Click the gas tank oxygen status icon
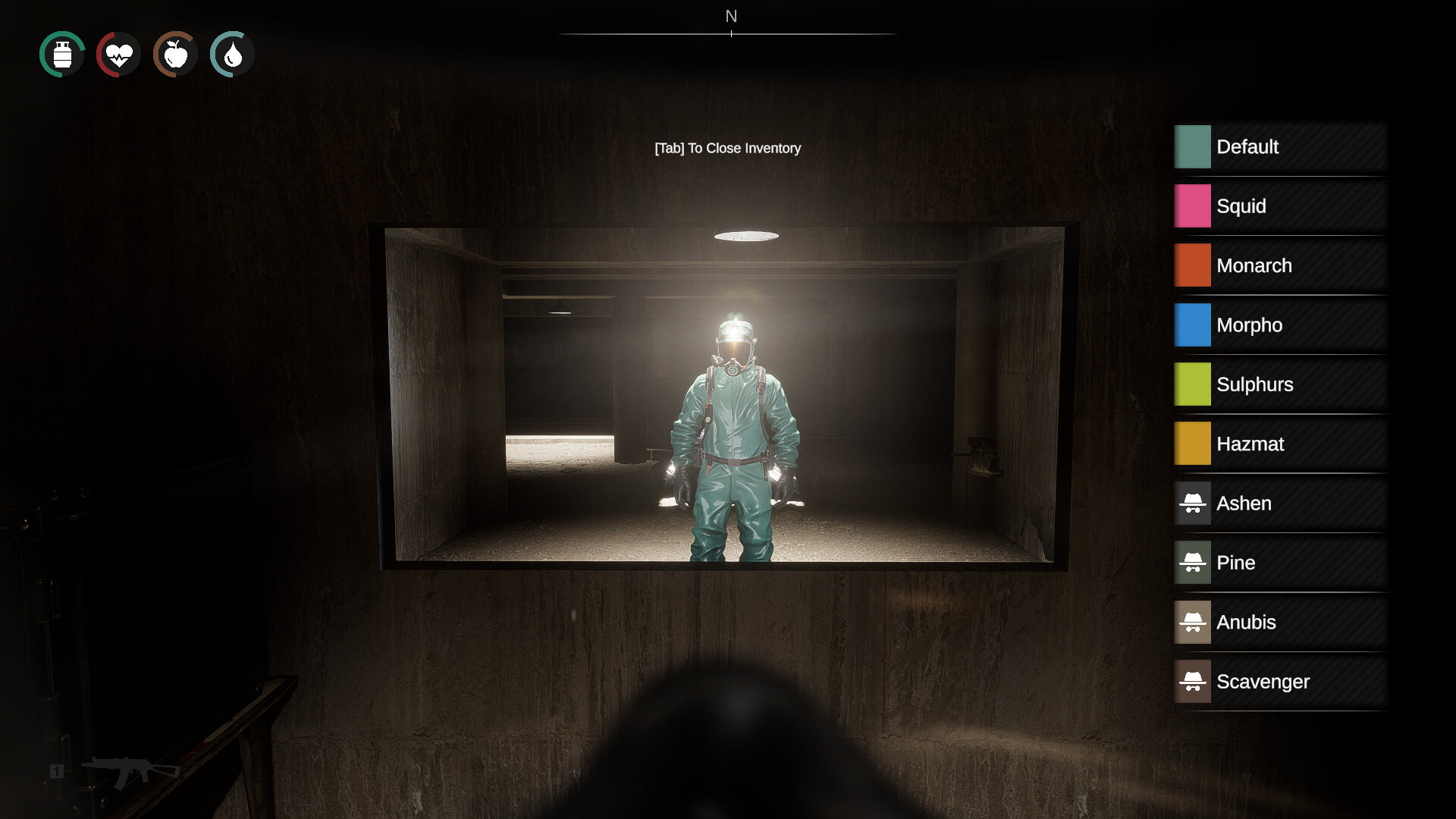 tap(61, 54)
